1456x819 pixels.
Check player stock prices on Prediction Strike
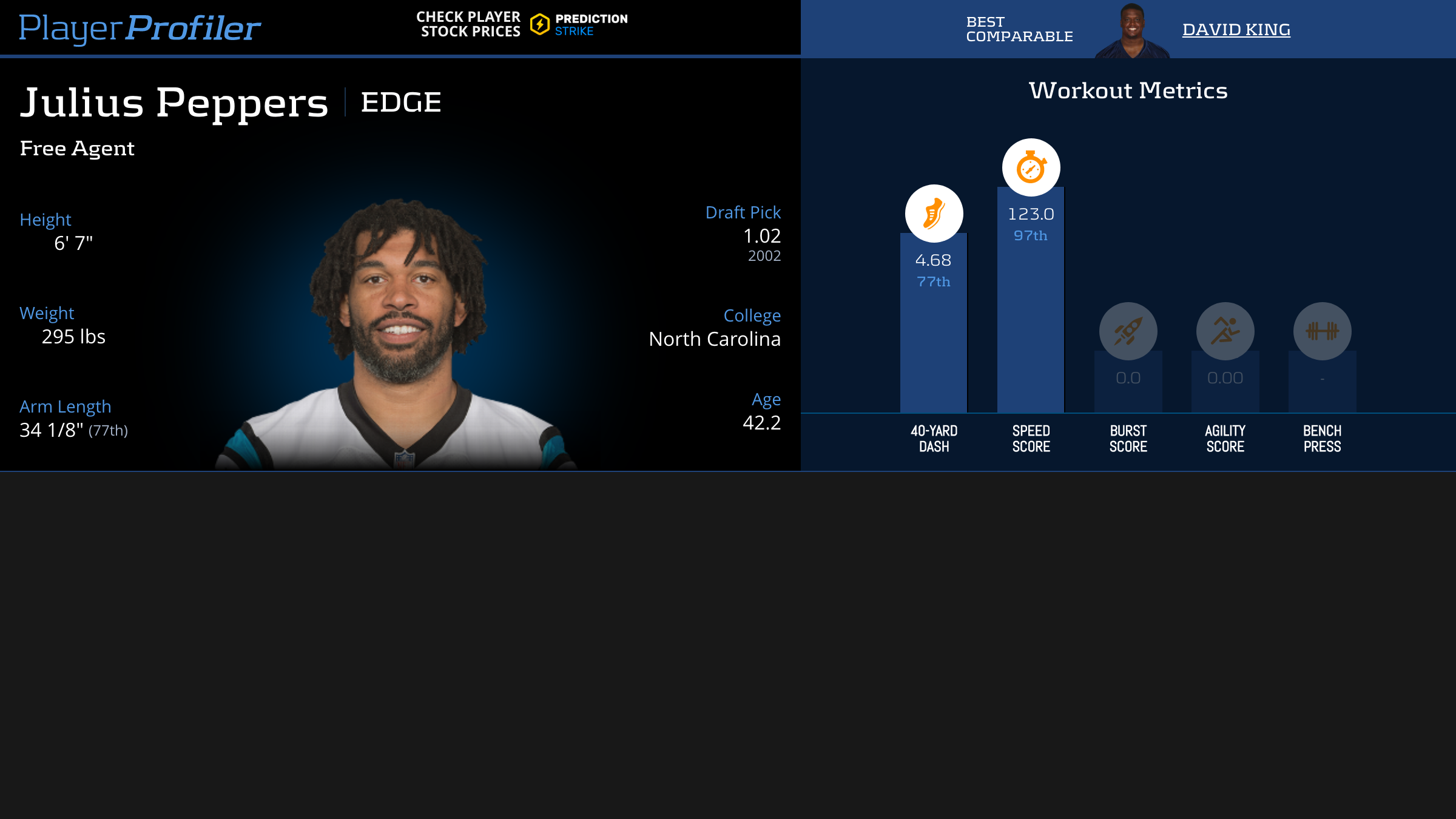pos(522,25)
